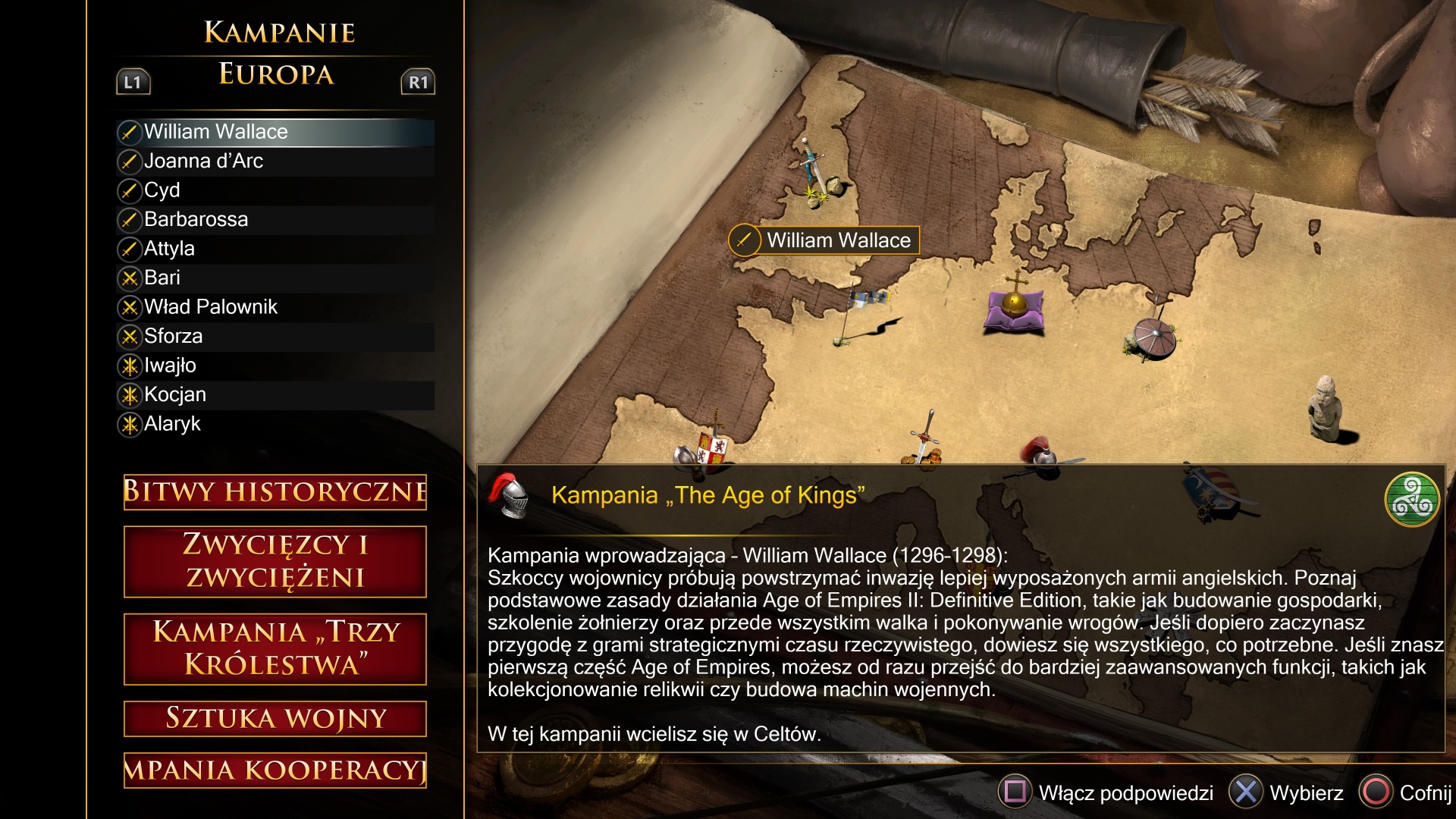Pick the Alaryk campaign
The height and width of the screenshot is (819, 1456).
point(172,424)
